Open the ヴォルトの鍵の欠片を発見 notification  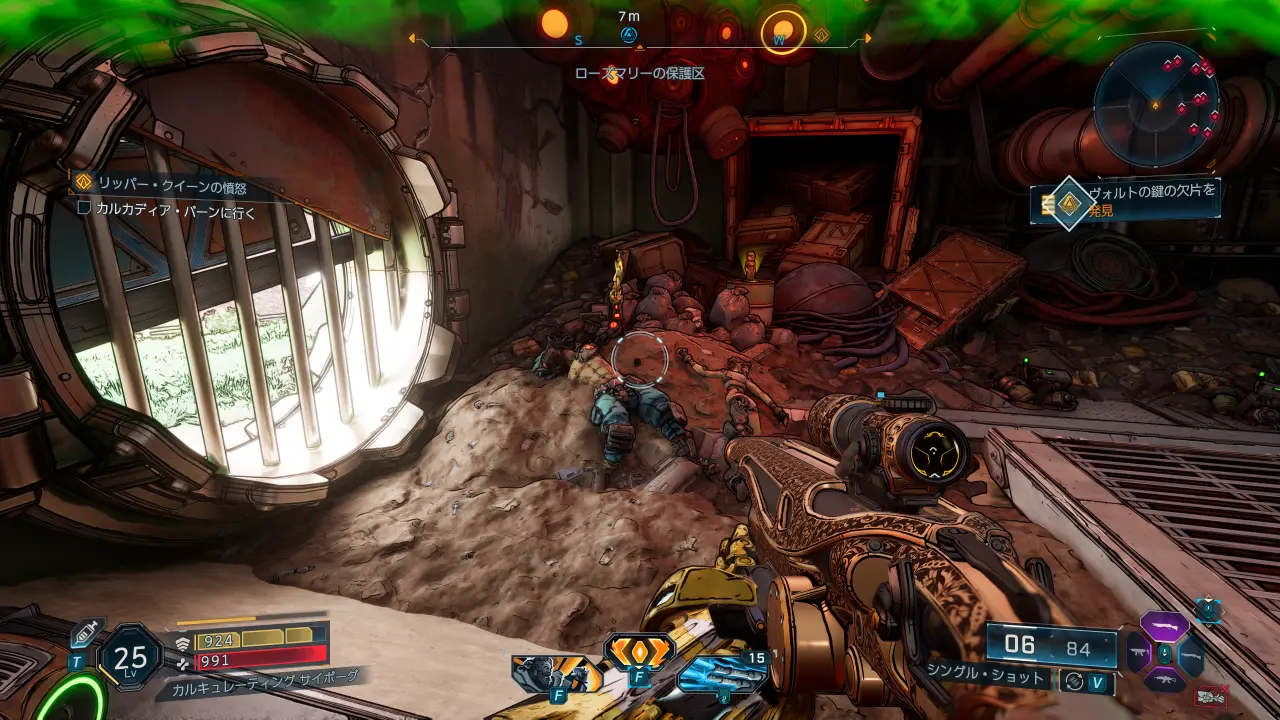click(1130, 199)
